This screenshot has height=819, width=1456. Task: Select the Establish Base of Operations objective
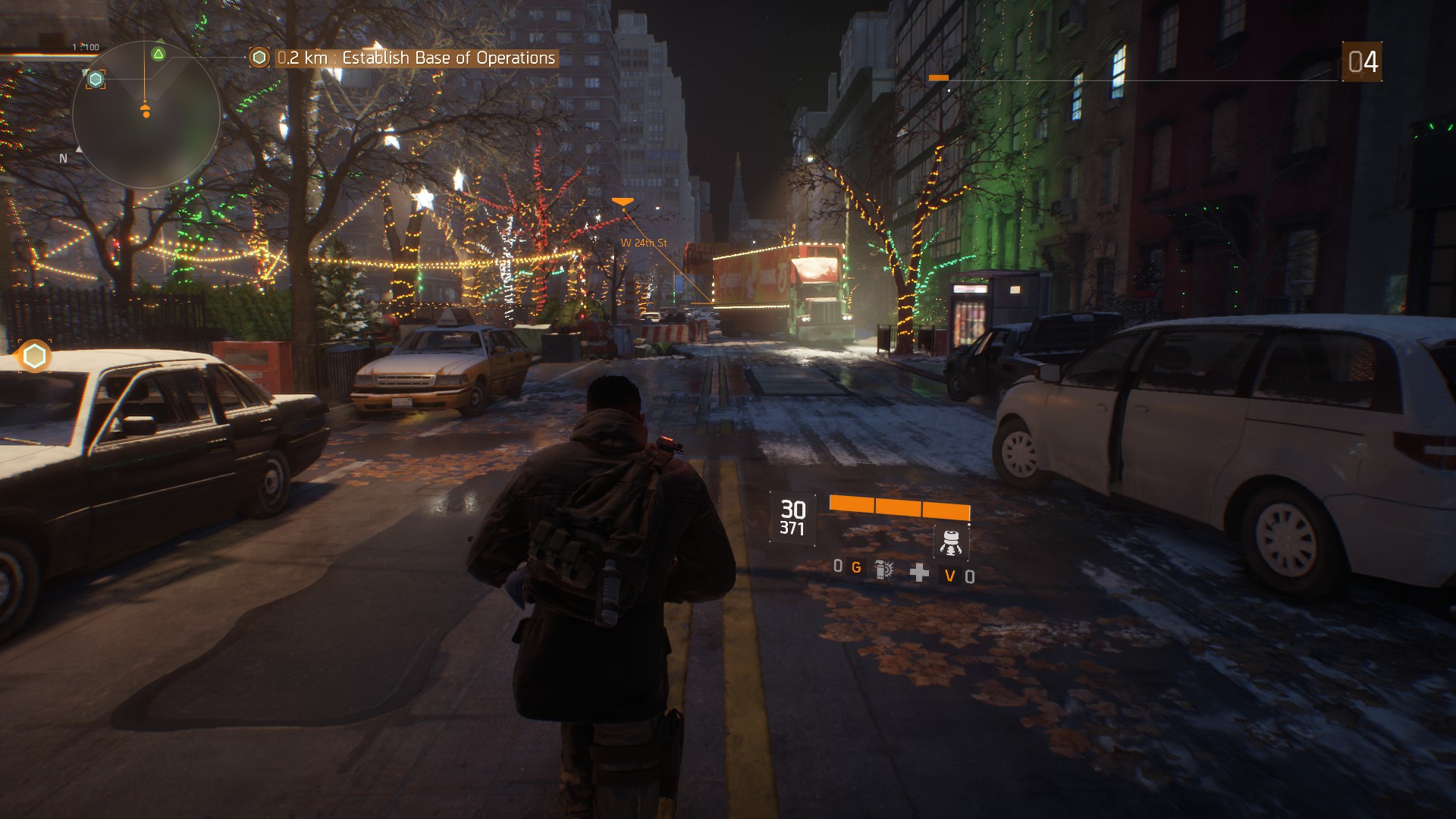[416, 58]
